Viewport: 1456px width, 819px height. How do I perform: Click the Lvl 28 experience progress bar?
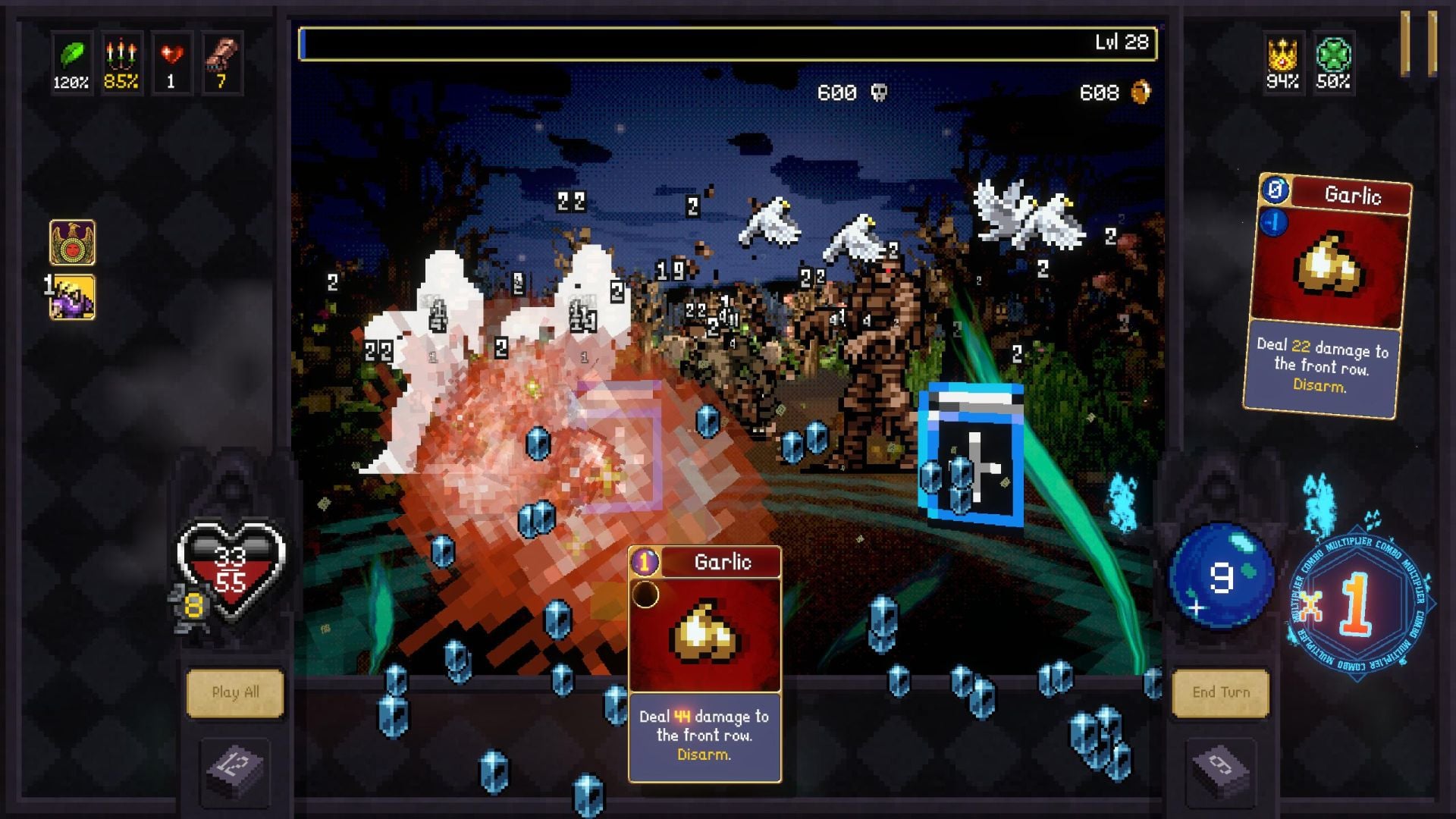[728, 42]
